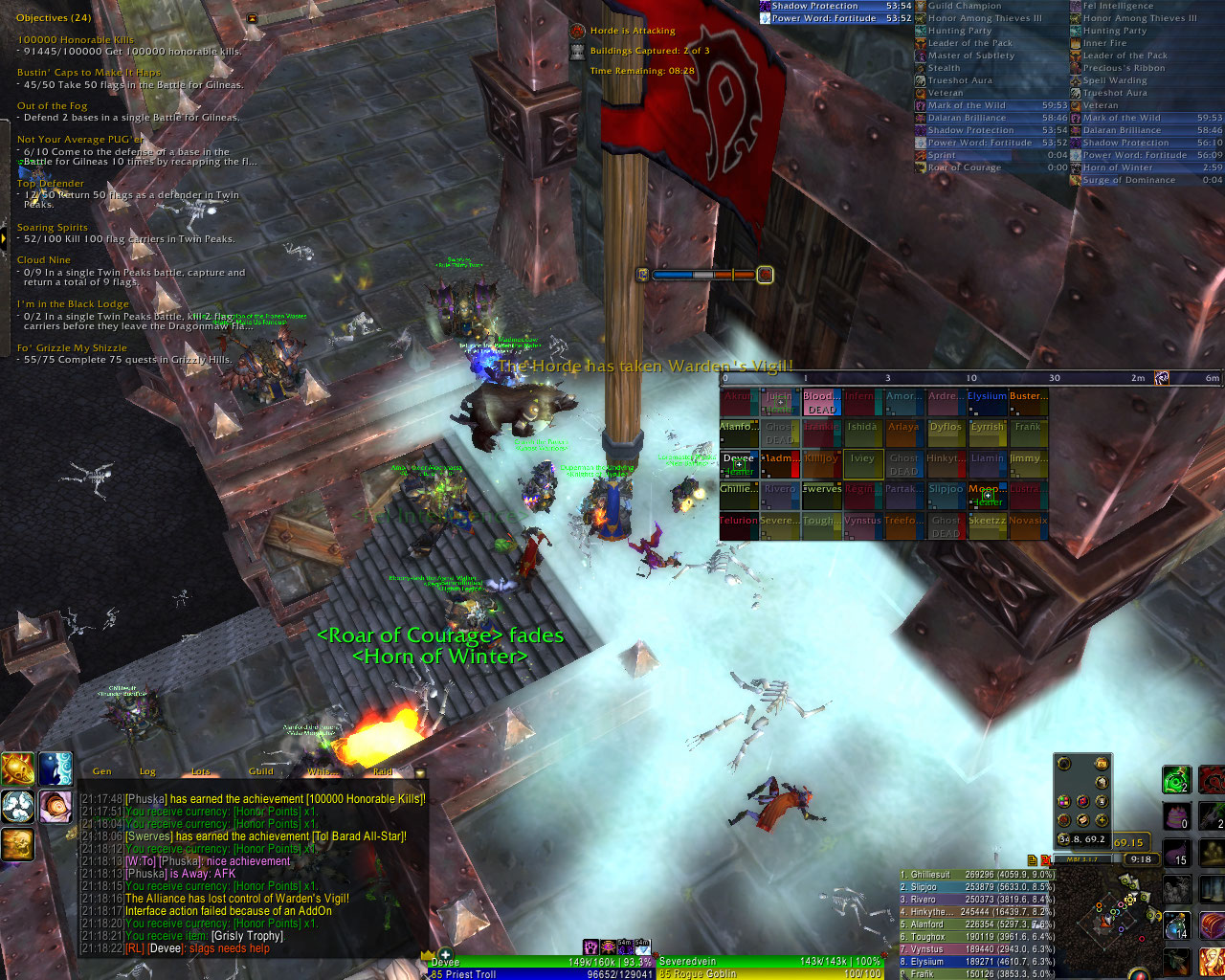Click the 100000 Honorable Kills objective
Screen dimensions: 1225x980
[77, 40]
